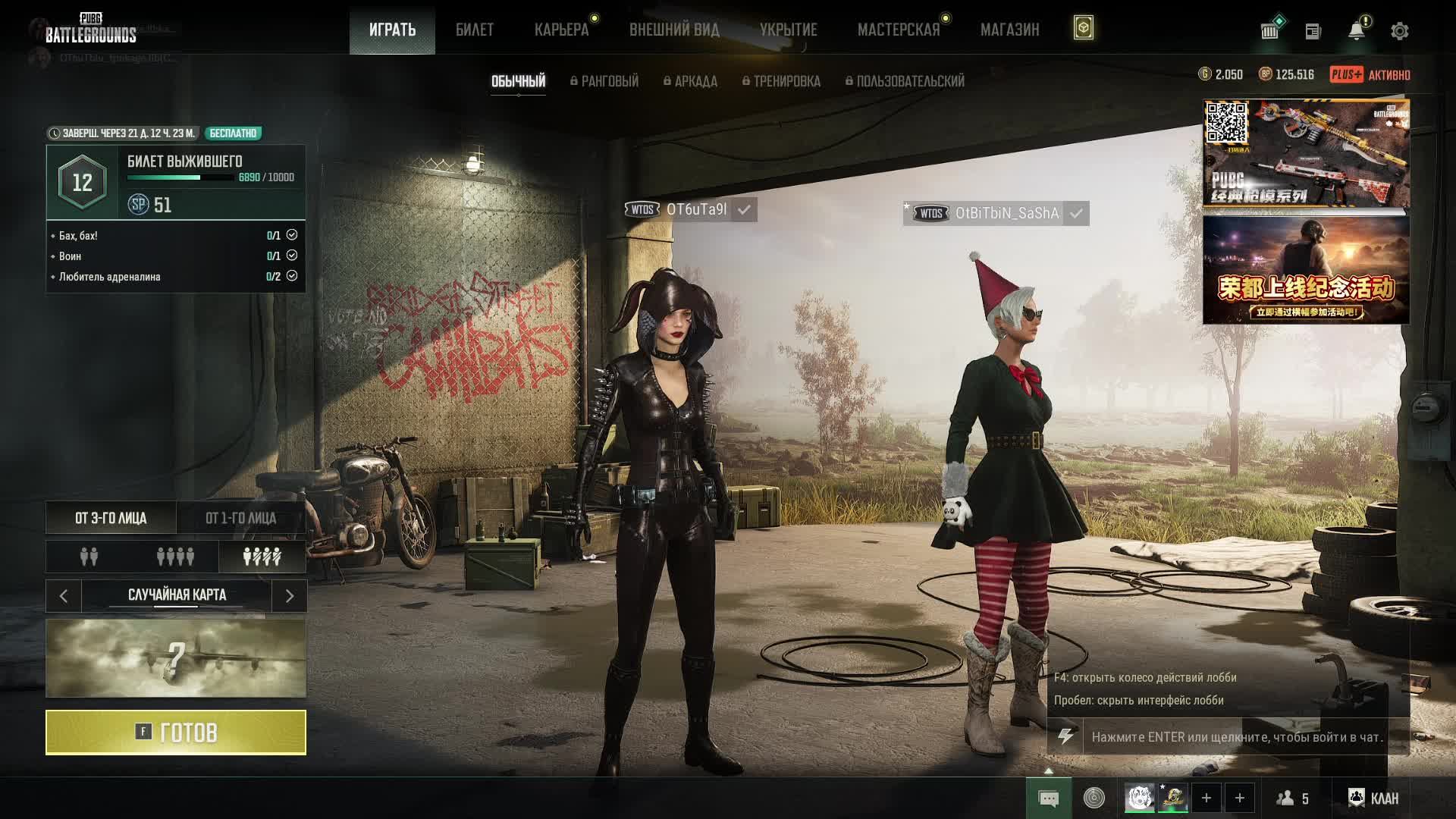Open notifications bell icon
Viewport: 1456px width, 819px height.
[x=1356, y=31]
